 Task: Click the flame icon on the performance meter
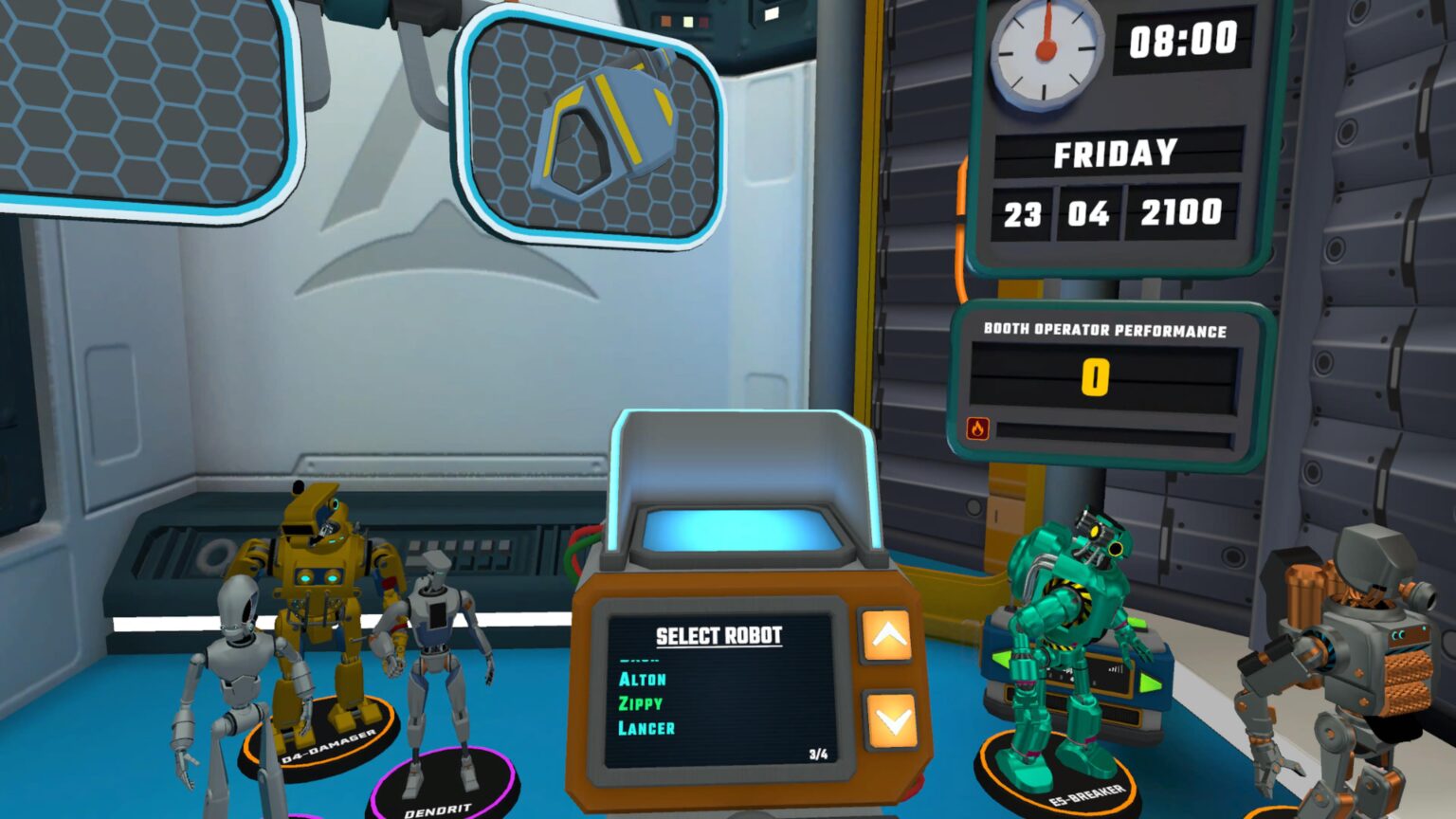coord(976,428)
